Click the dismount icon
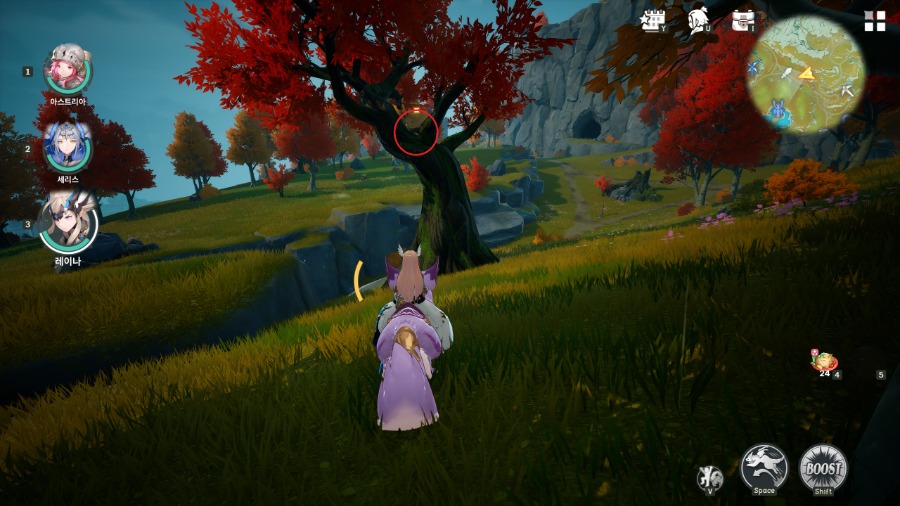This screenshot has height=506, width=900. [x=710, y=477]
